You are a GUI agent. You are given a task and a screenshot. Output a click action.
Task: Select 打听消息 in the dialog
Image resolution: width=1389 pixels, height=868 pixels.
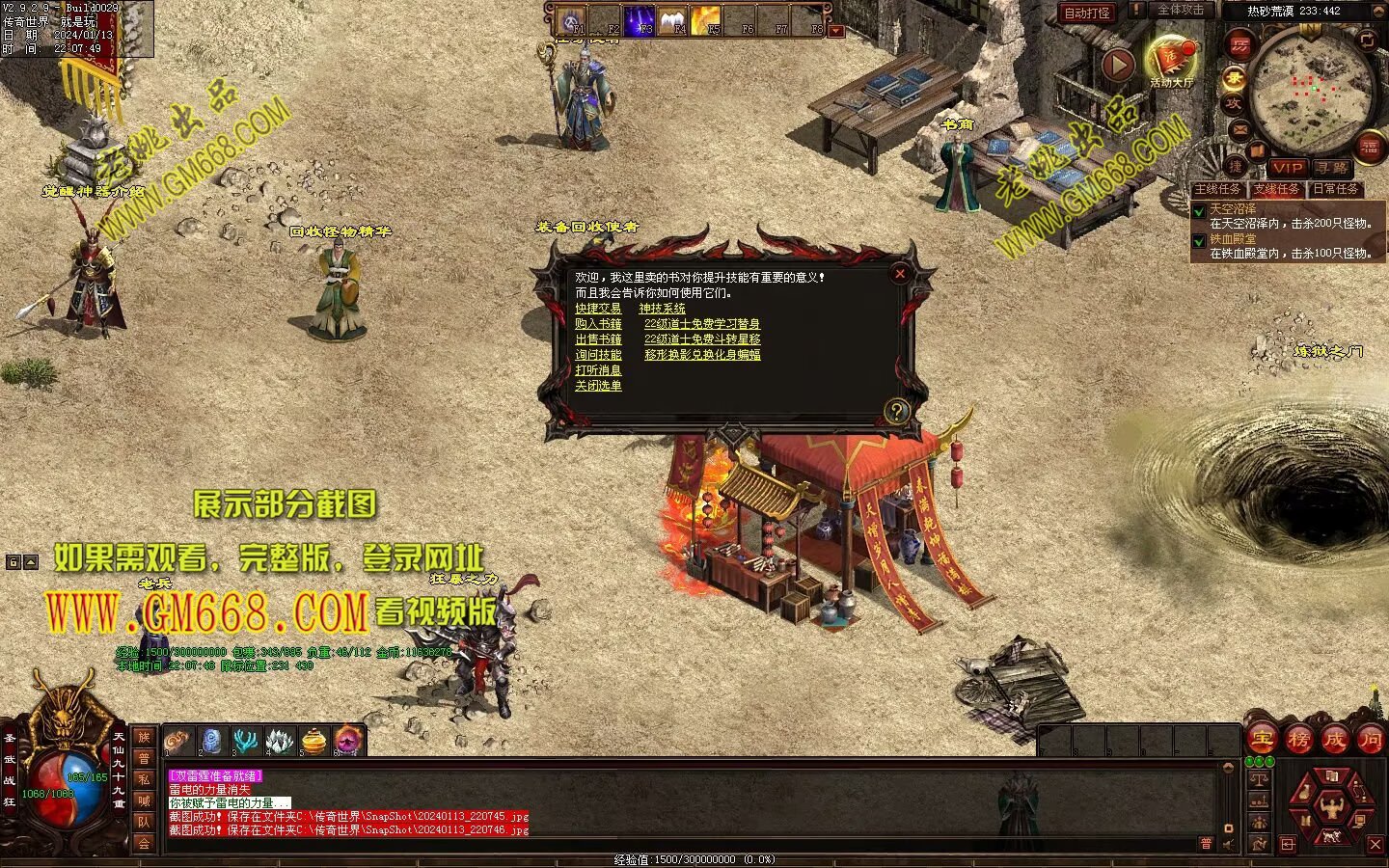(x=598, y=370)
